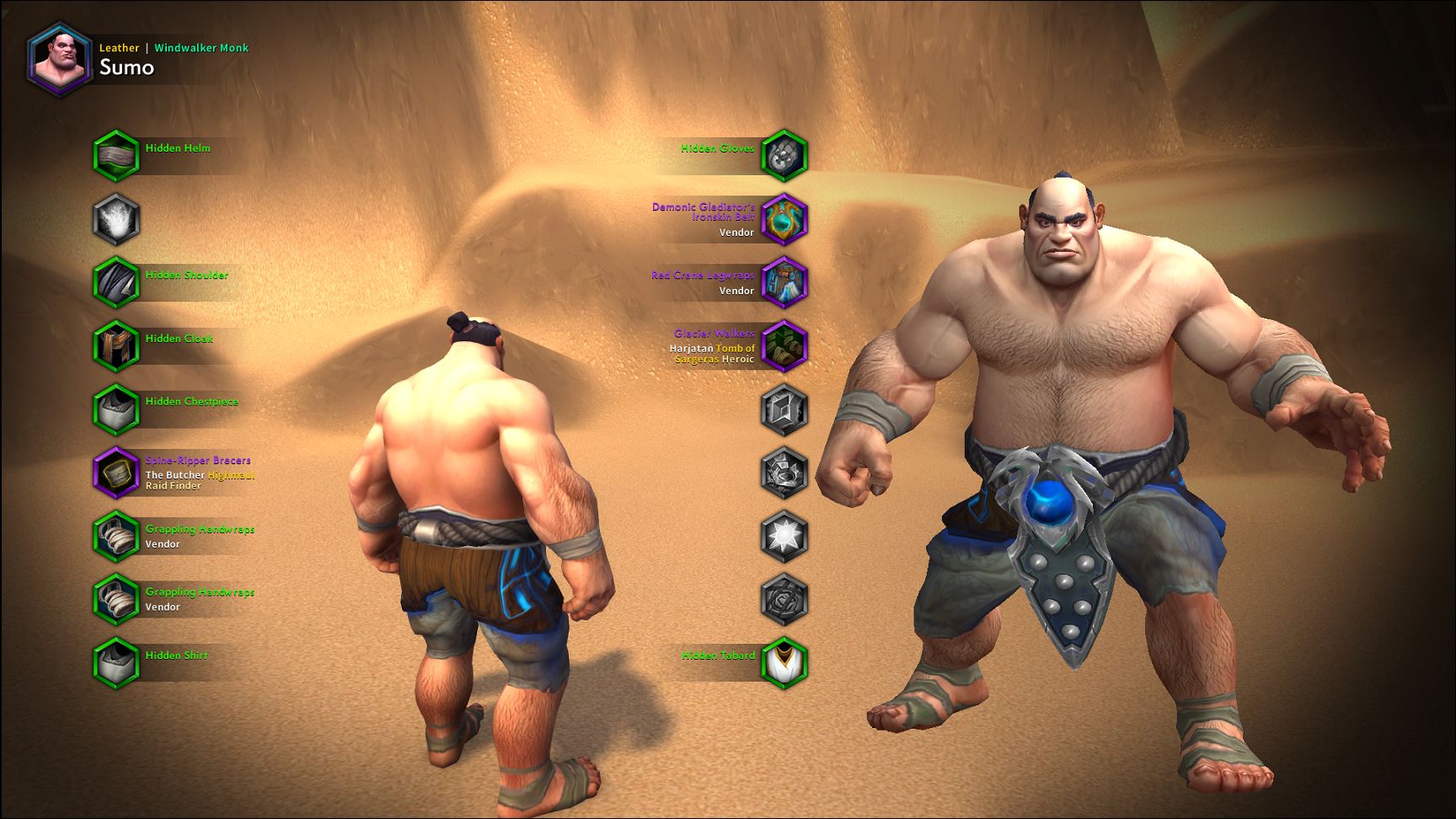Select the Demonic Gladiator's Ironskin Belt icon
This screenshot has width=1456, height=819.
coord(784,221)
